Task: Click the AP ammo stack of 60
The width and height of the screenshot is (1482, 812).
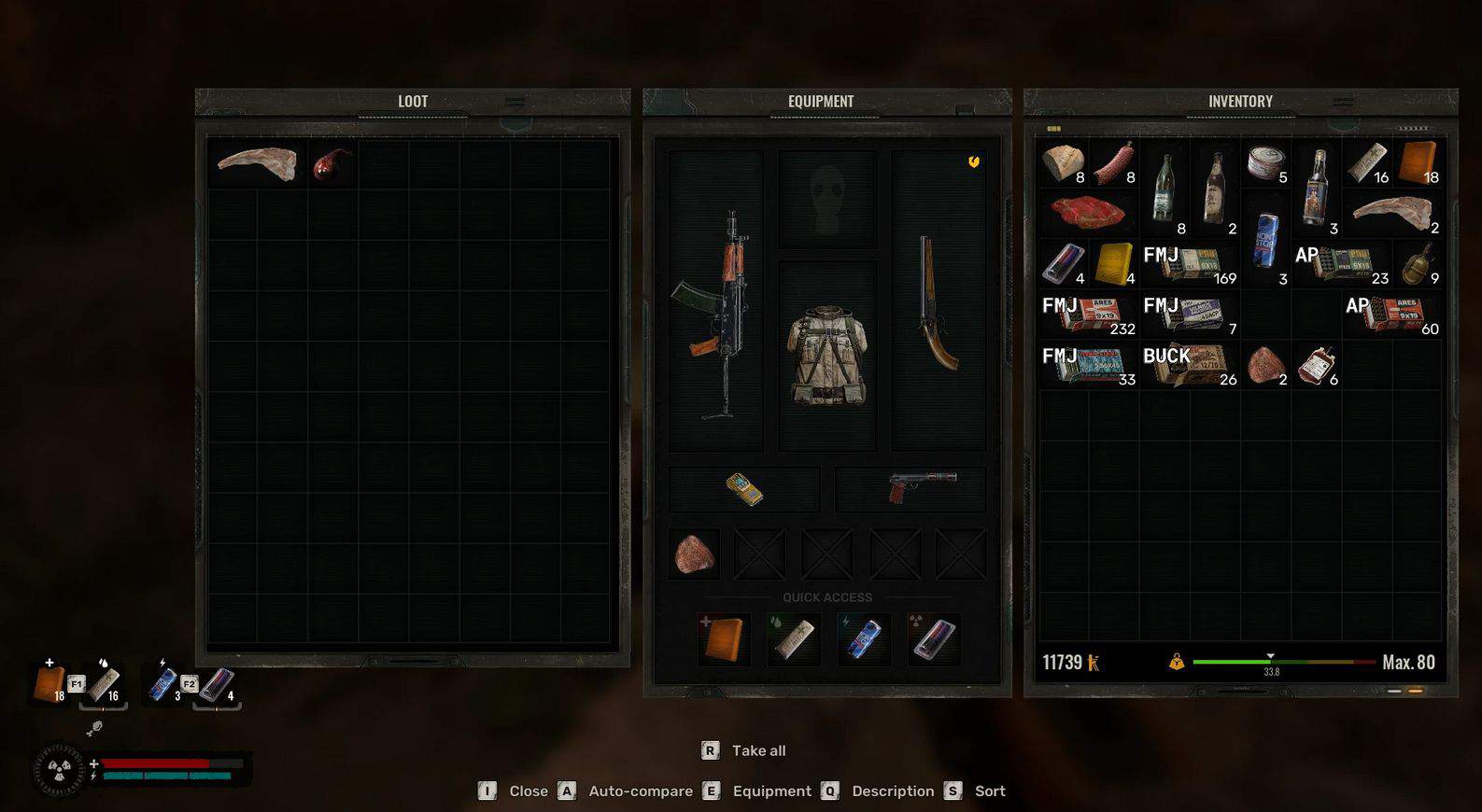Action: pyautogui.click(x=1391, y=315)
